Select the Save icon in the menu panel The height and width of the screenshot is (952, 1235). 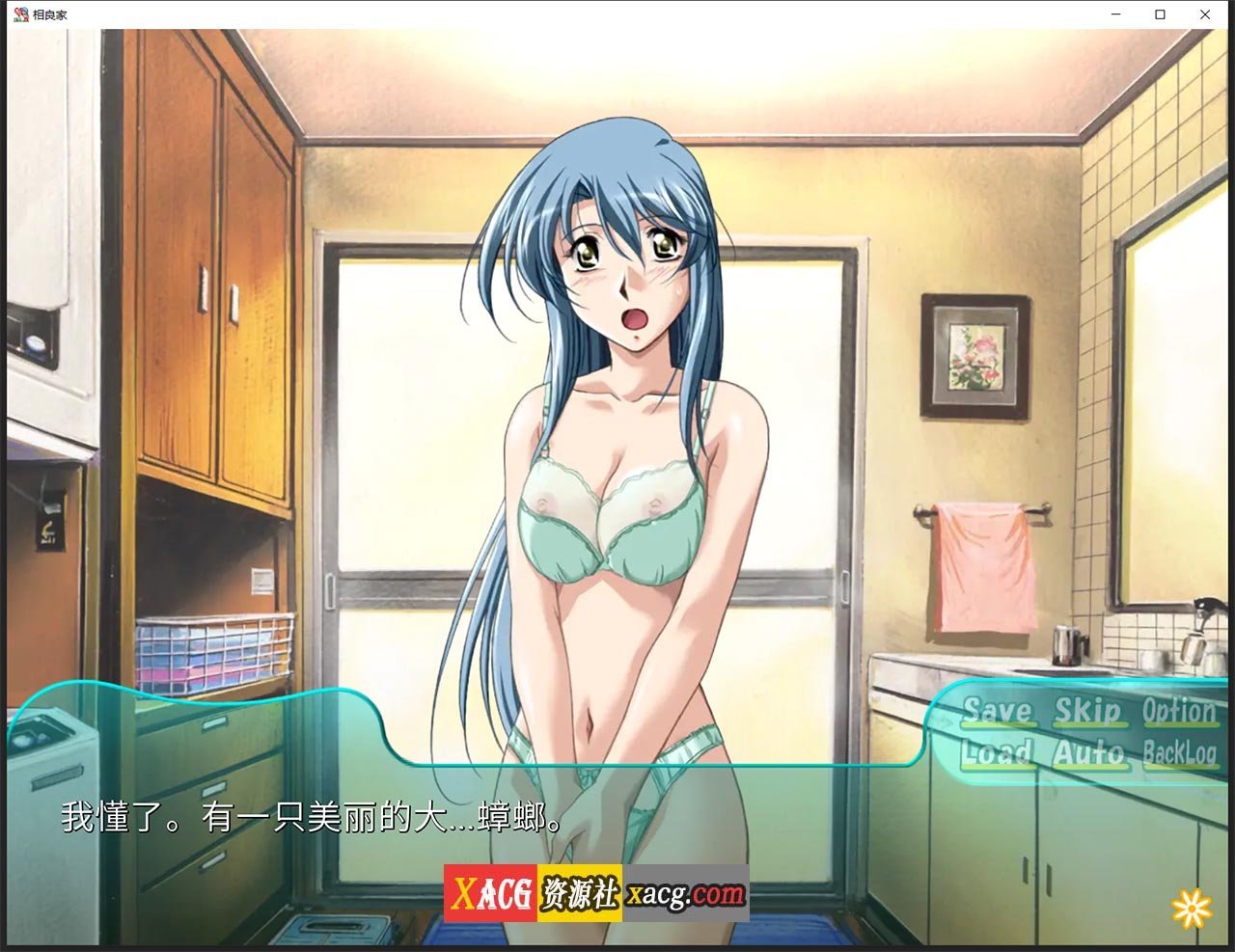tap(1000, 713)
